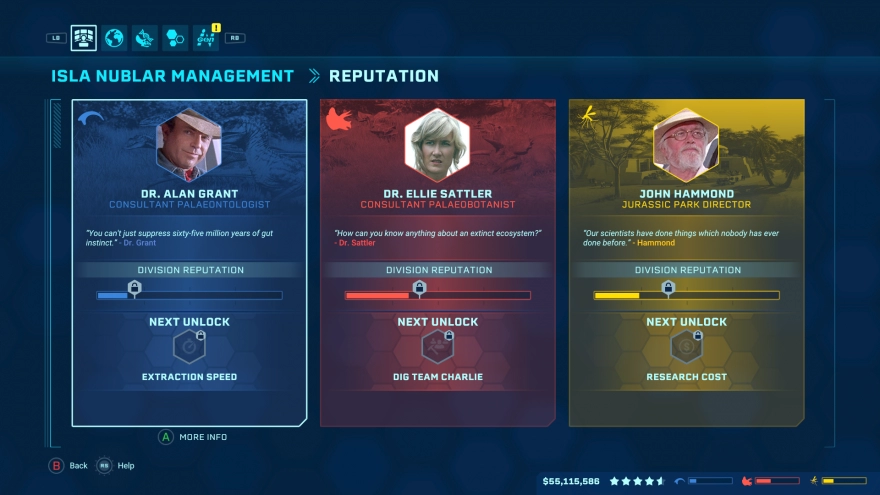This screenshot has width=880, height=495.
Task: Click the Research Cost unlock icon
Action: click(686, 347)
